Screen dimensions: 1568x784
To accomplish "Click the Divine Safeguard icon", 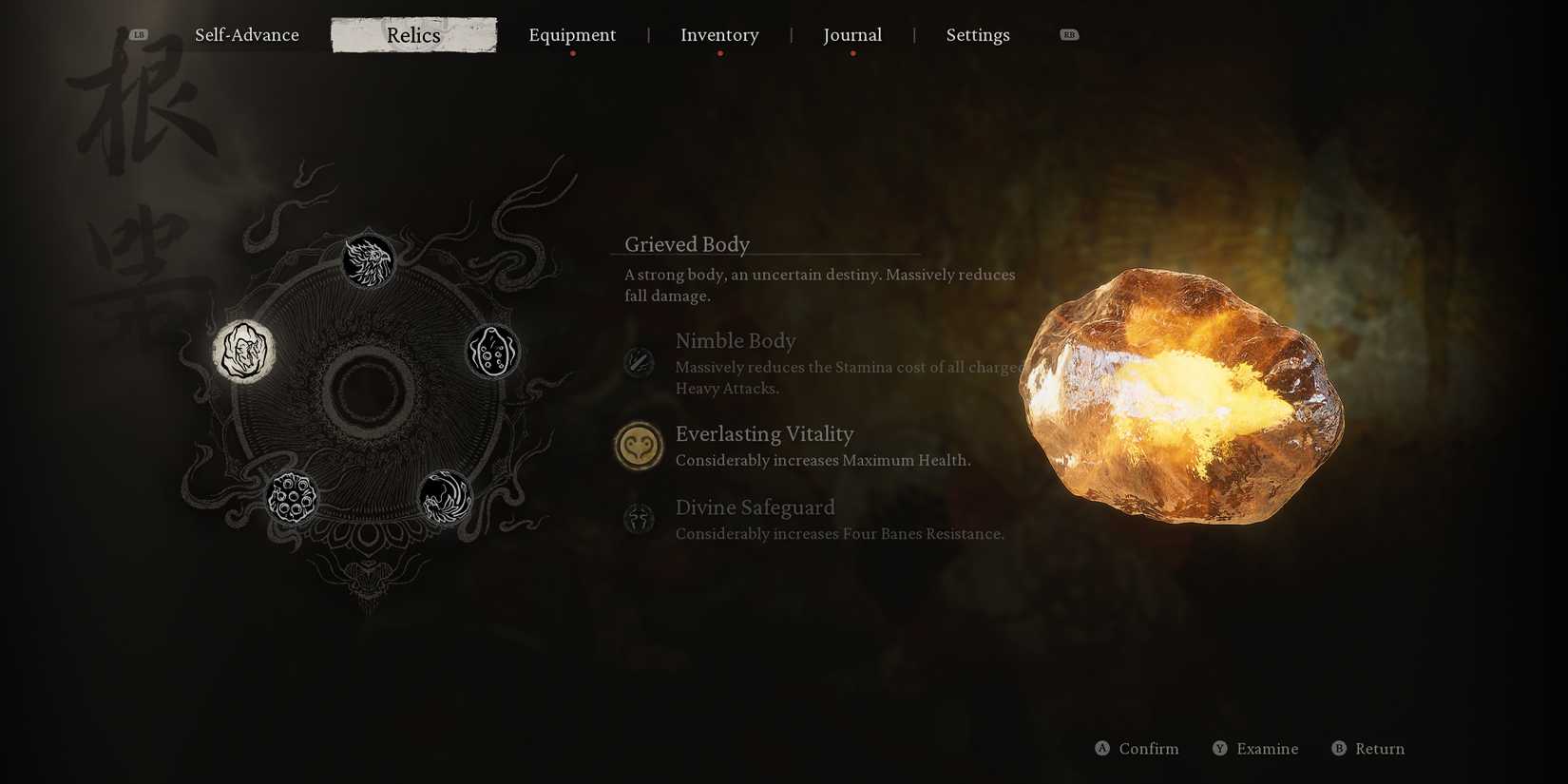I will tap(639, 519).
